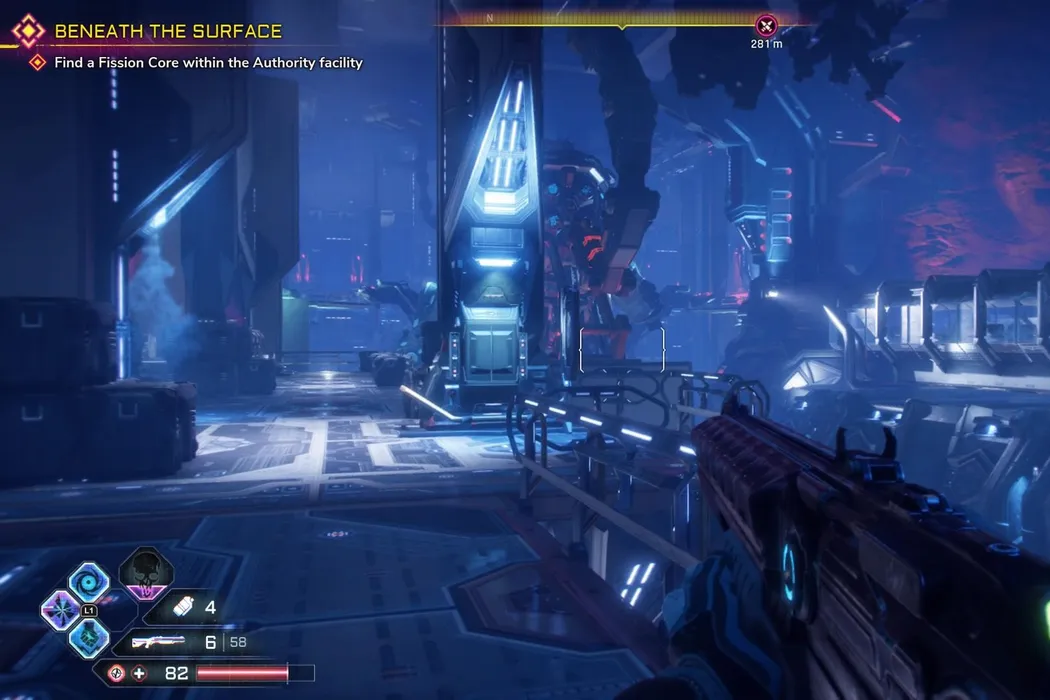Click the Find a Fission Core objective
This screenshot has height=700, width=1050.
pyautogui.click(x=208, y=63)
